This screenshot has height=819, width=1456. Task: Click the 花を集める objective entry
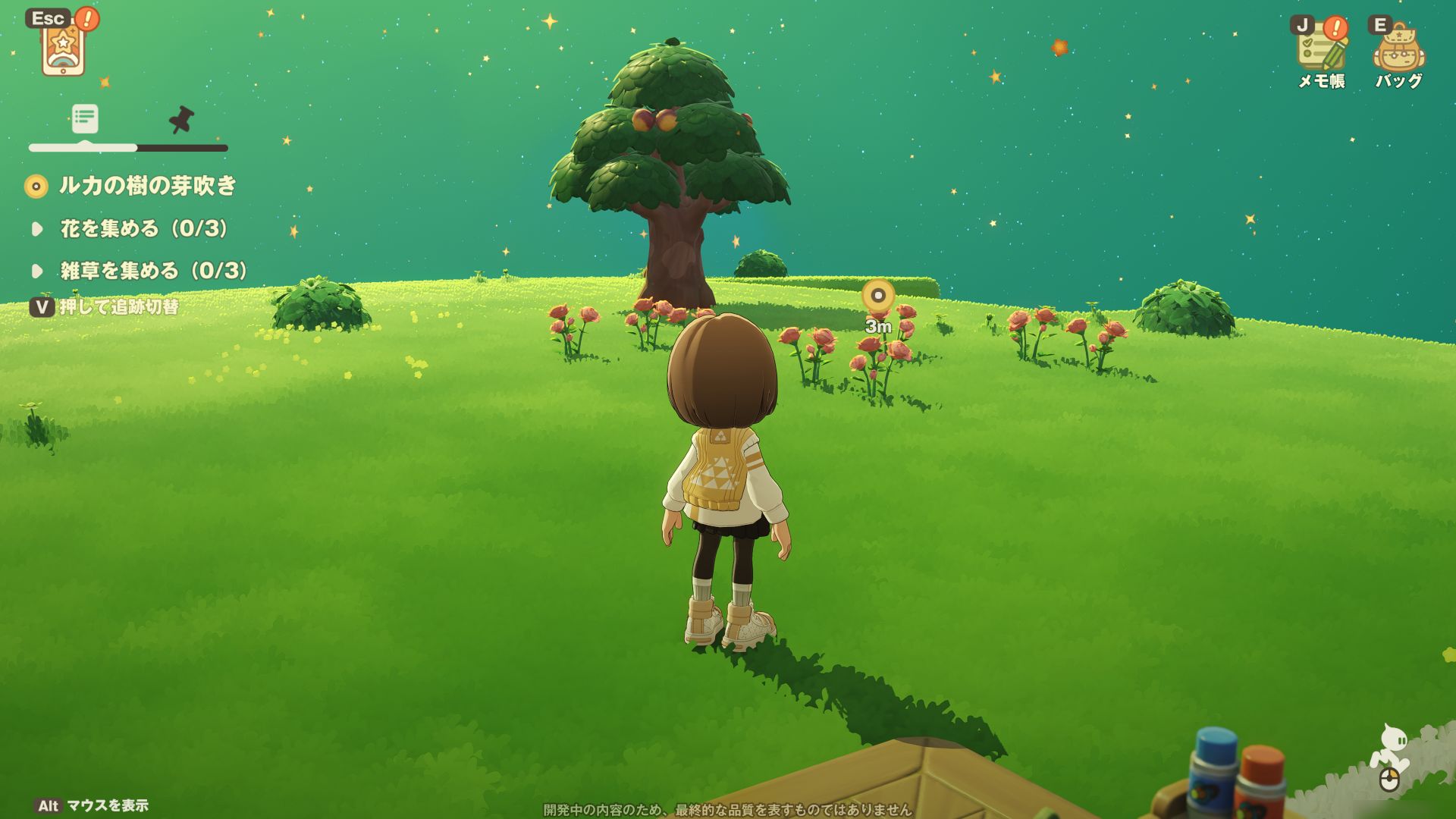(144, 228)
